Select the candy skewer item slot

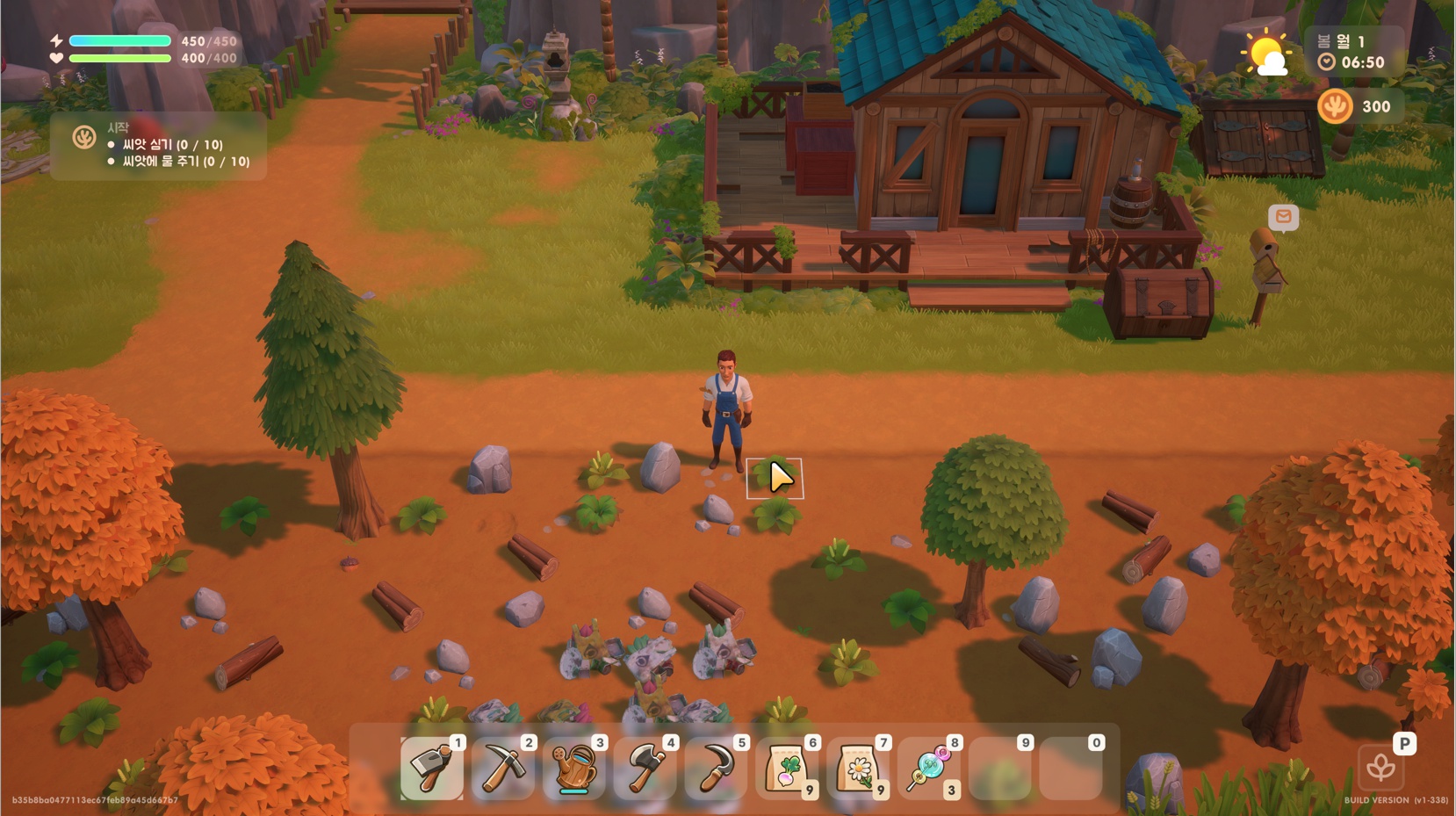(x=929, y=769)
